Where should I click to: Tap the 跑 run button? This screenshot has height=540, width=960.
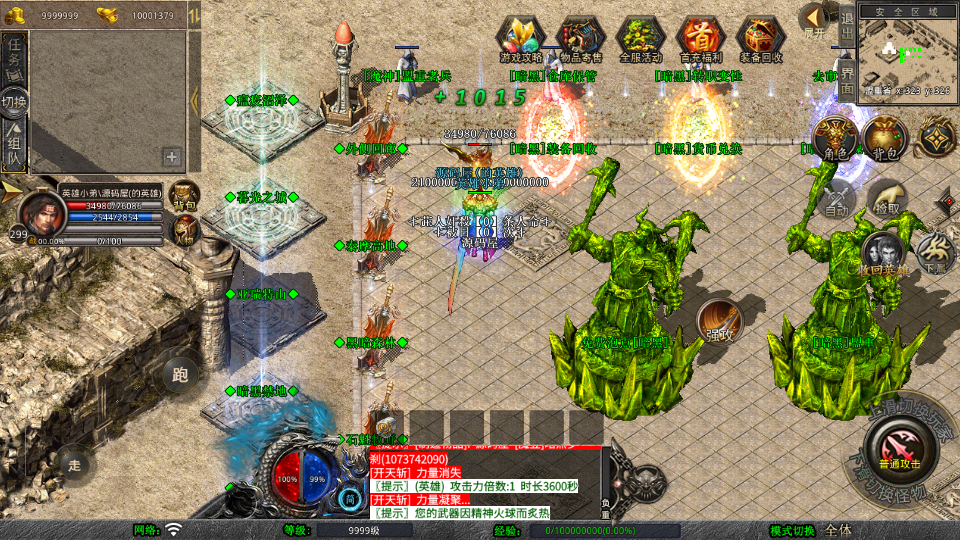point(180,376)
